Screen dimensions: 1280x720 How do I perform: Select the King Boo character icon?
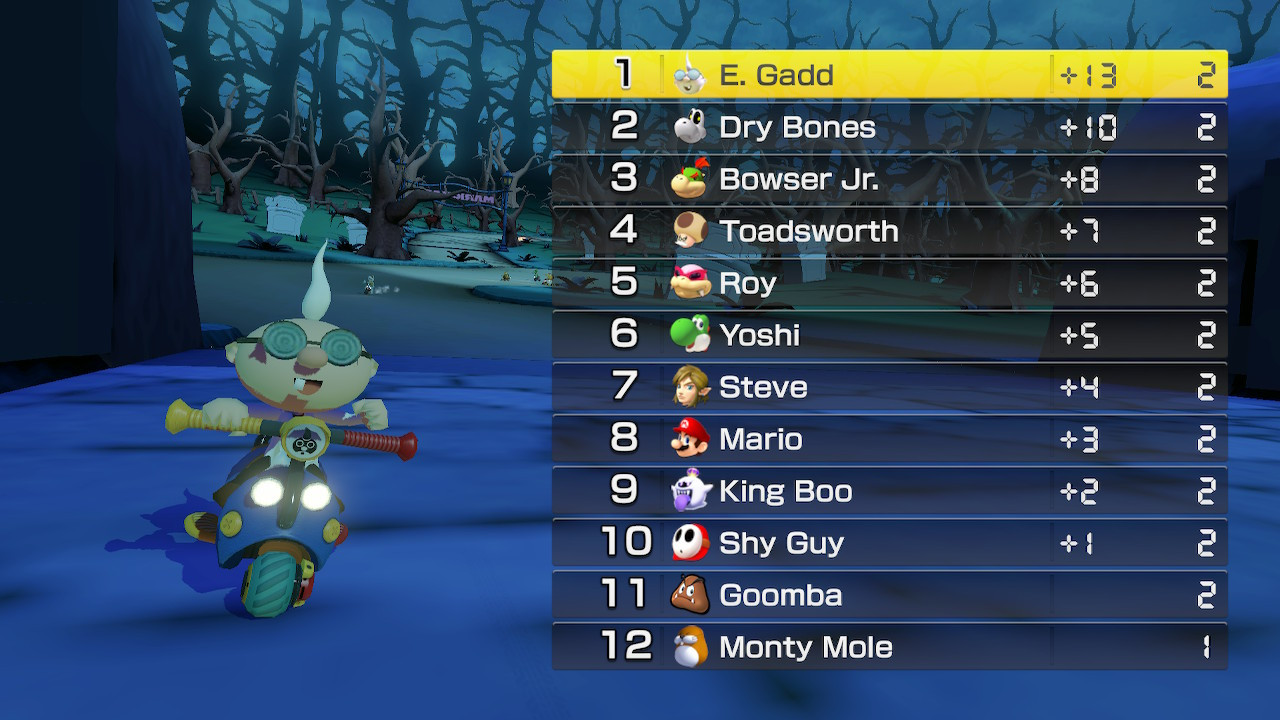pyautogui.click(x=691, y=491)
